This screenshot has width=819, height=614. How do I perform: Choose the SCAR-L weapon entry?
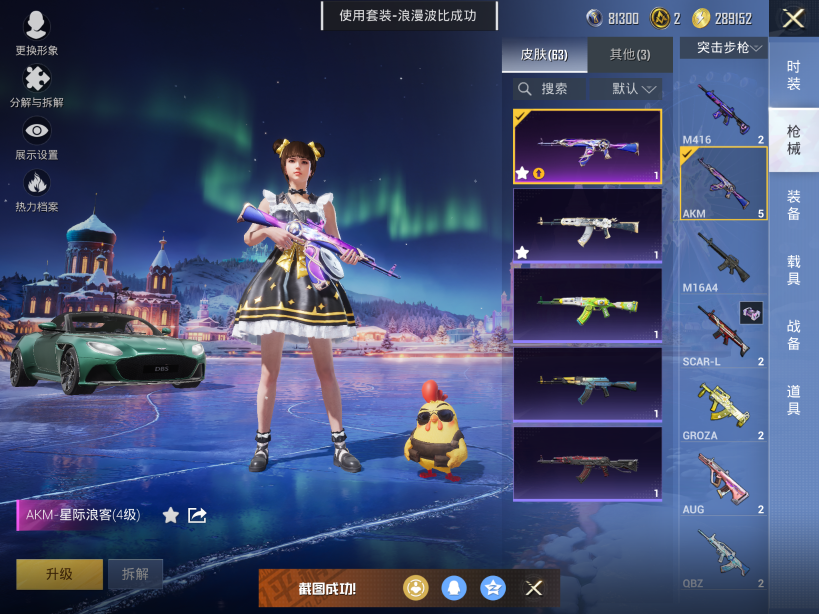tap(723, 334)
